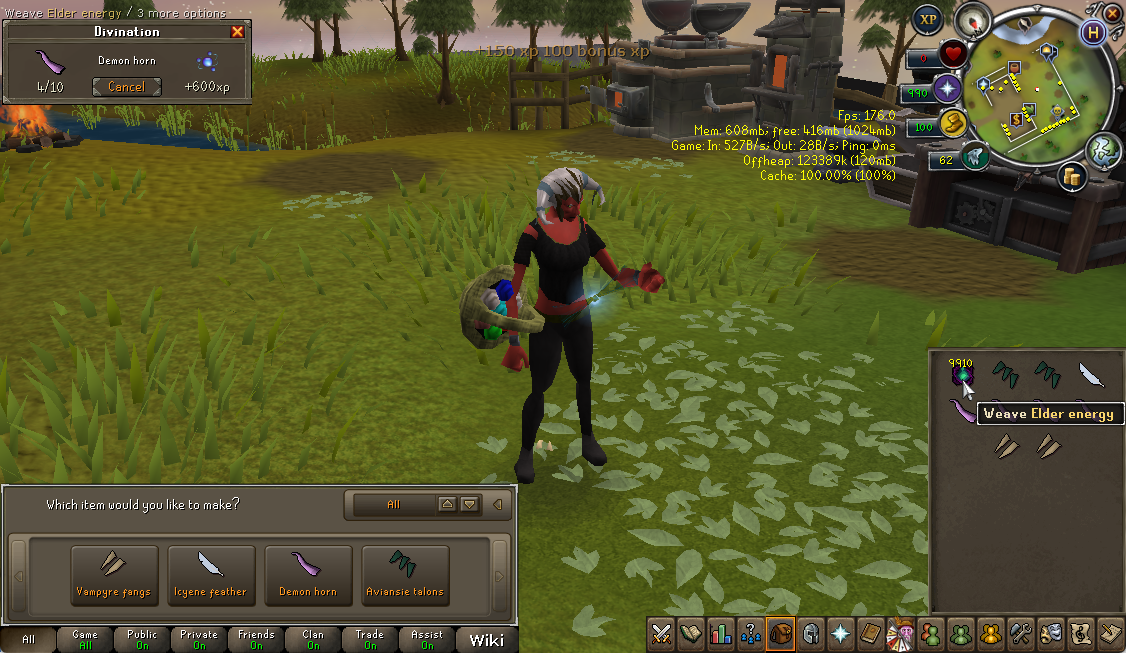Viewport: 1126px width, 653px height.
Task: Show the worn equipment helmet tab
Action: point(811,633)
